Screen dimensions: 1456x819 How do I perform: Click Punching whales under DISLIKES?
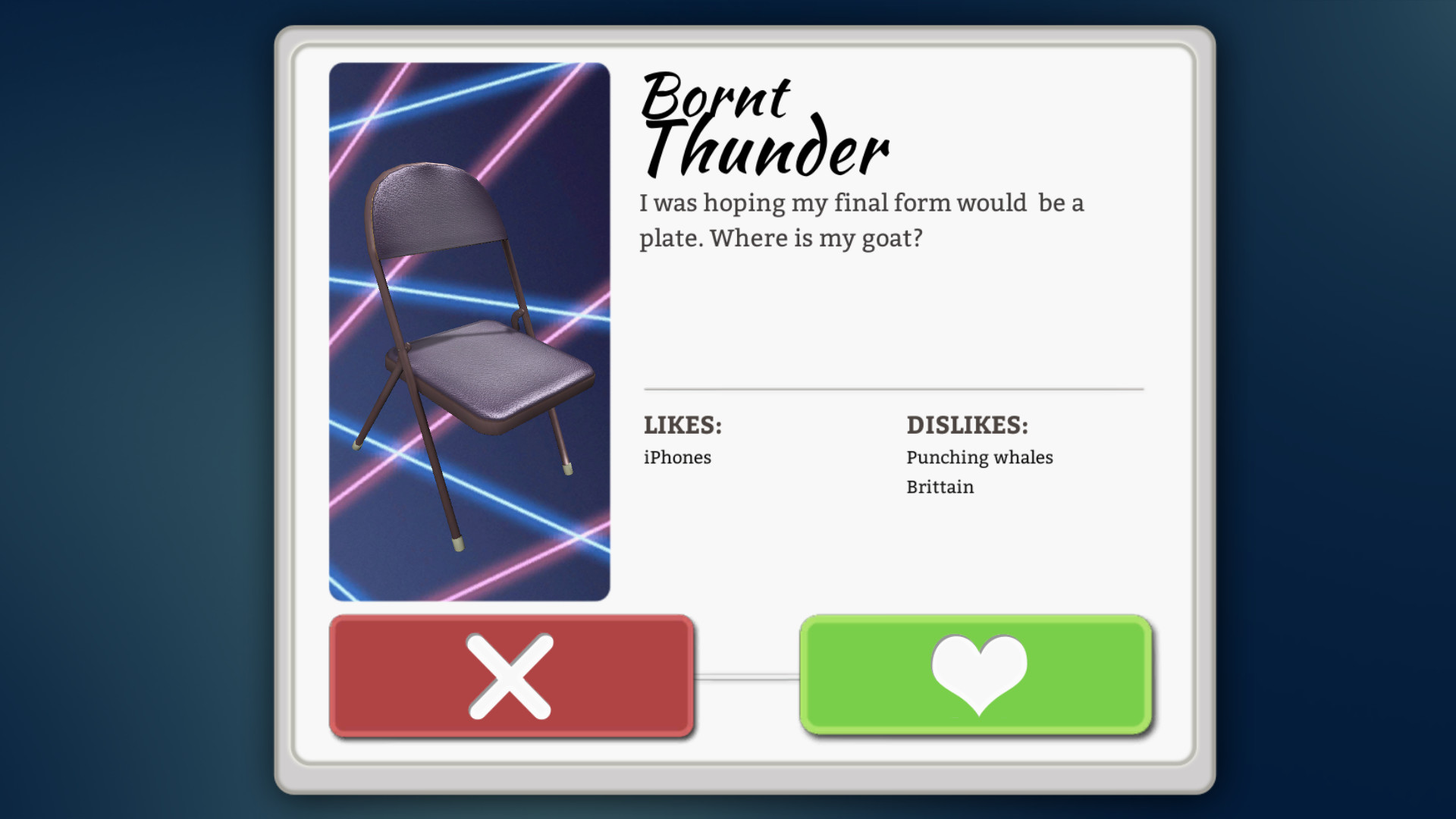(x=979, y=457)
